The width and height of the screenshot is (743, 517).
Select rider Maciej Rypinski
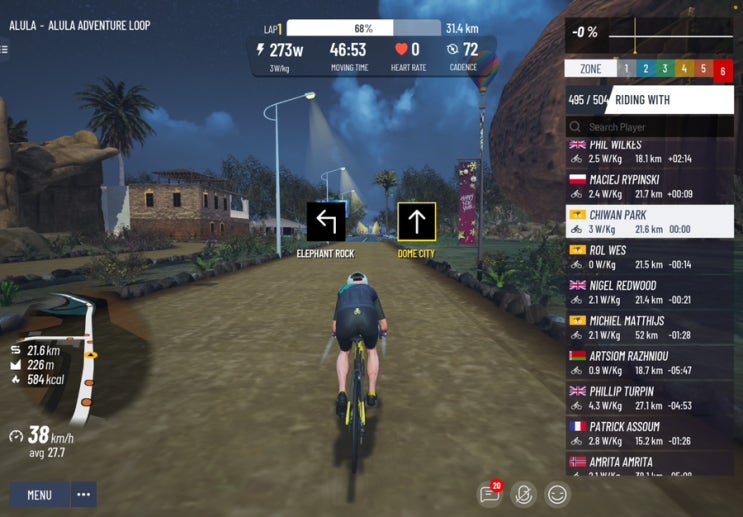point(650,186)
